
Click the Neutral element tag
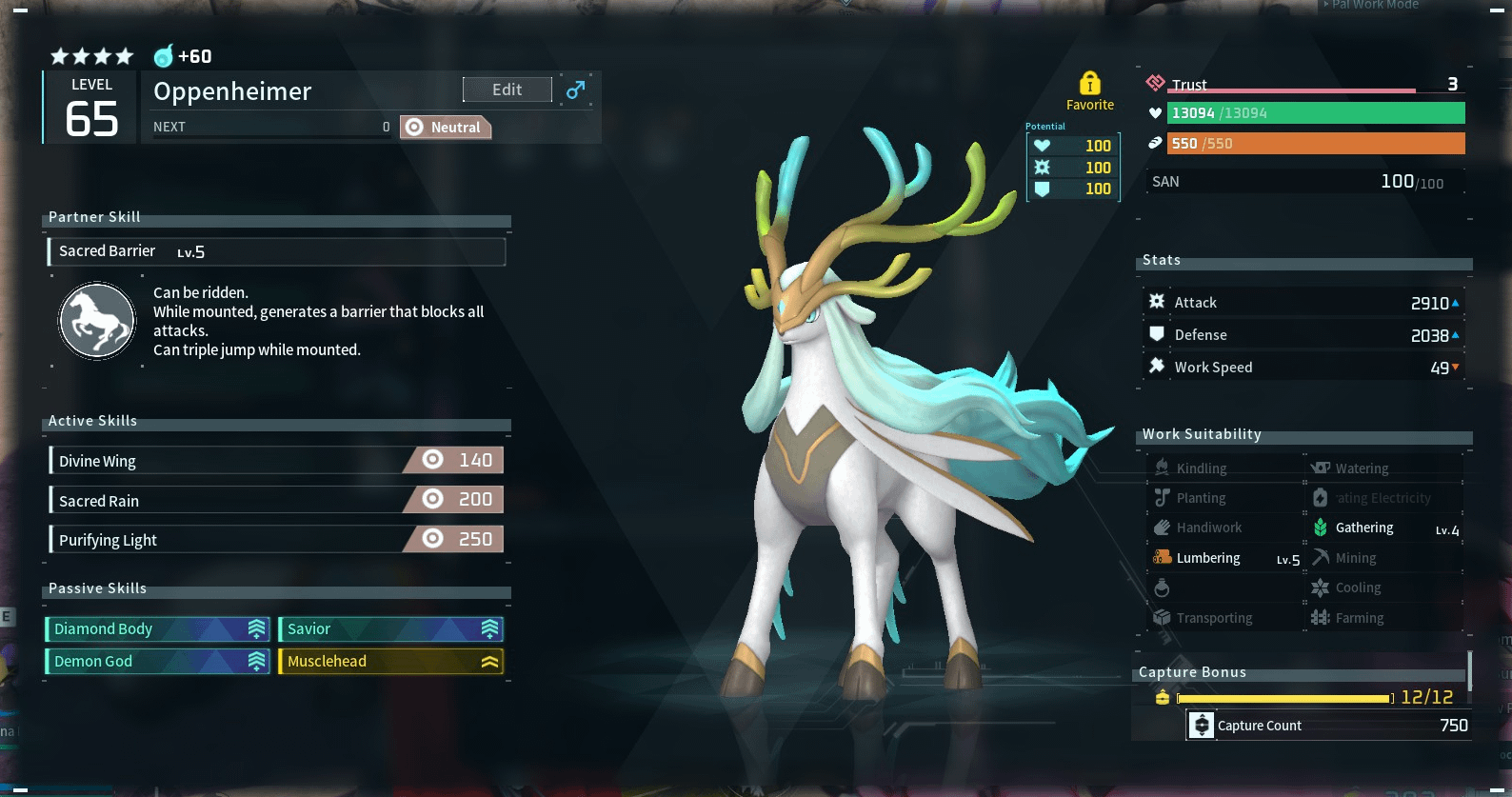tap(446, 128)
